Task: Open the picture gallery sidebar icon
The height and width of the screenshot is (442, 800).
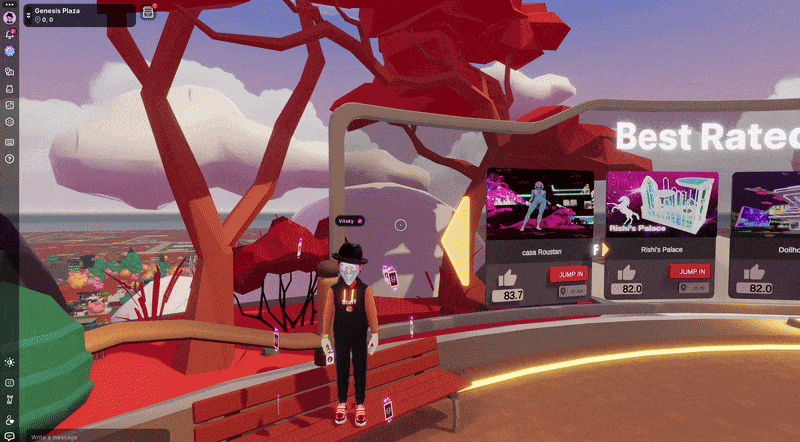Action: (9, 105)
